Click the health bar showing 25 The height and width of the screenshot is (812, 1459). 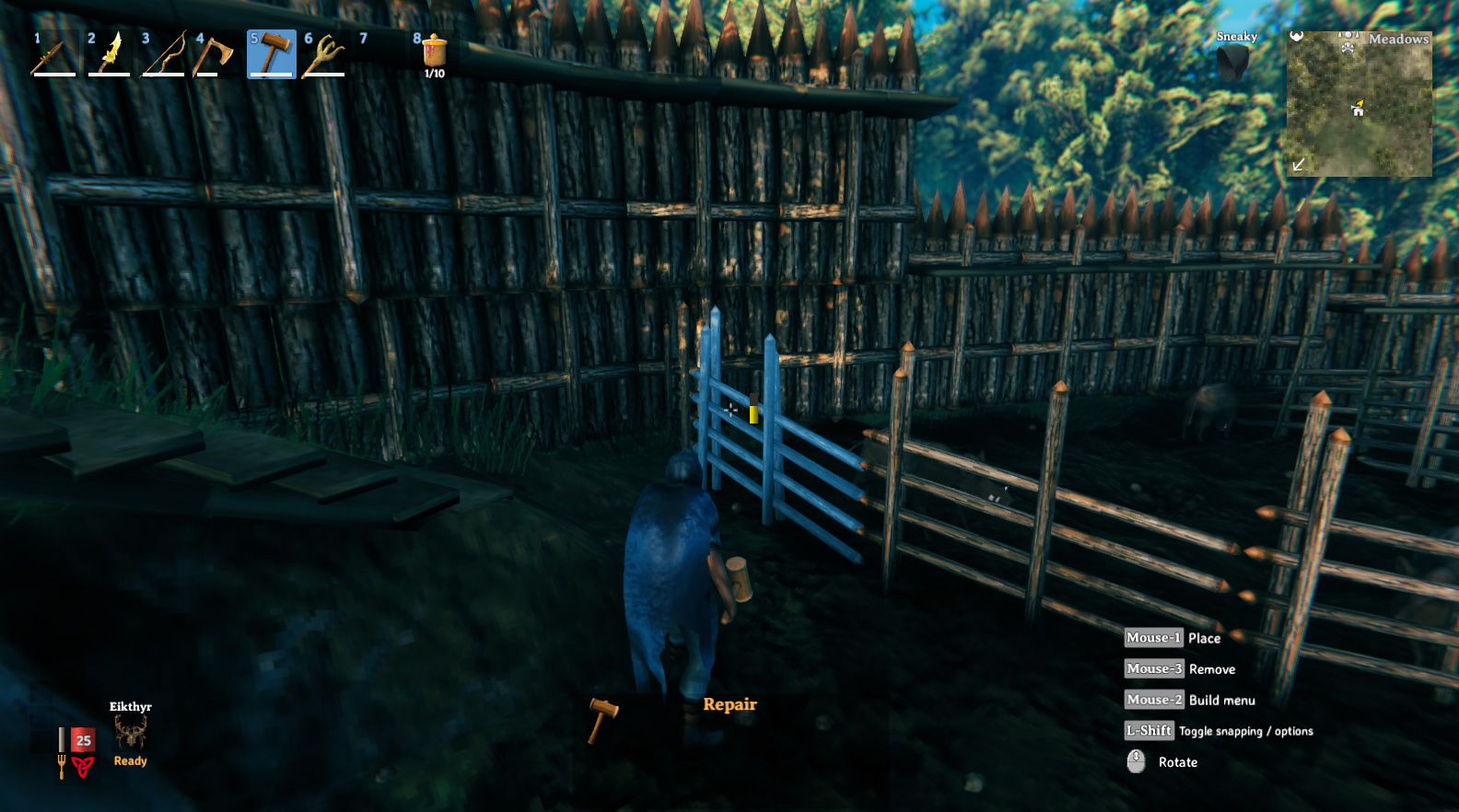pyautogui.click(x=81, y=738)
